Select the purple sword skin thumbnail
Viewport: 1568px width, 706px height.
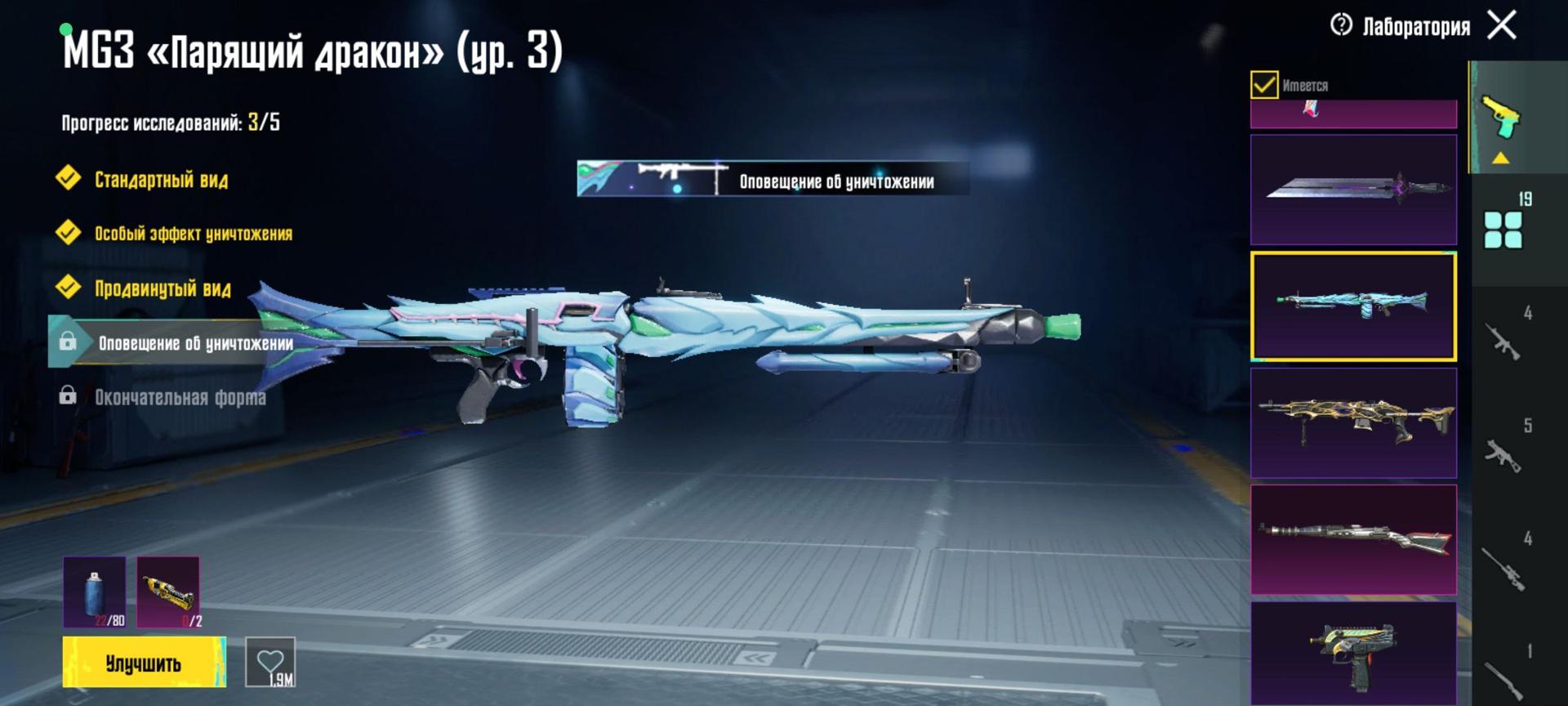[x=1353, y=190]
